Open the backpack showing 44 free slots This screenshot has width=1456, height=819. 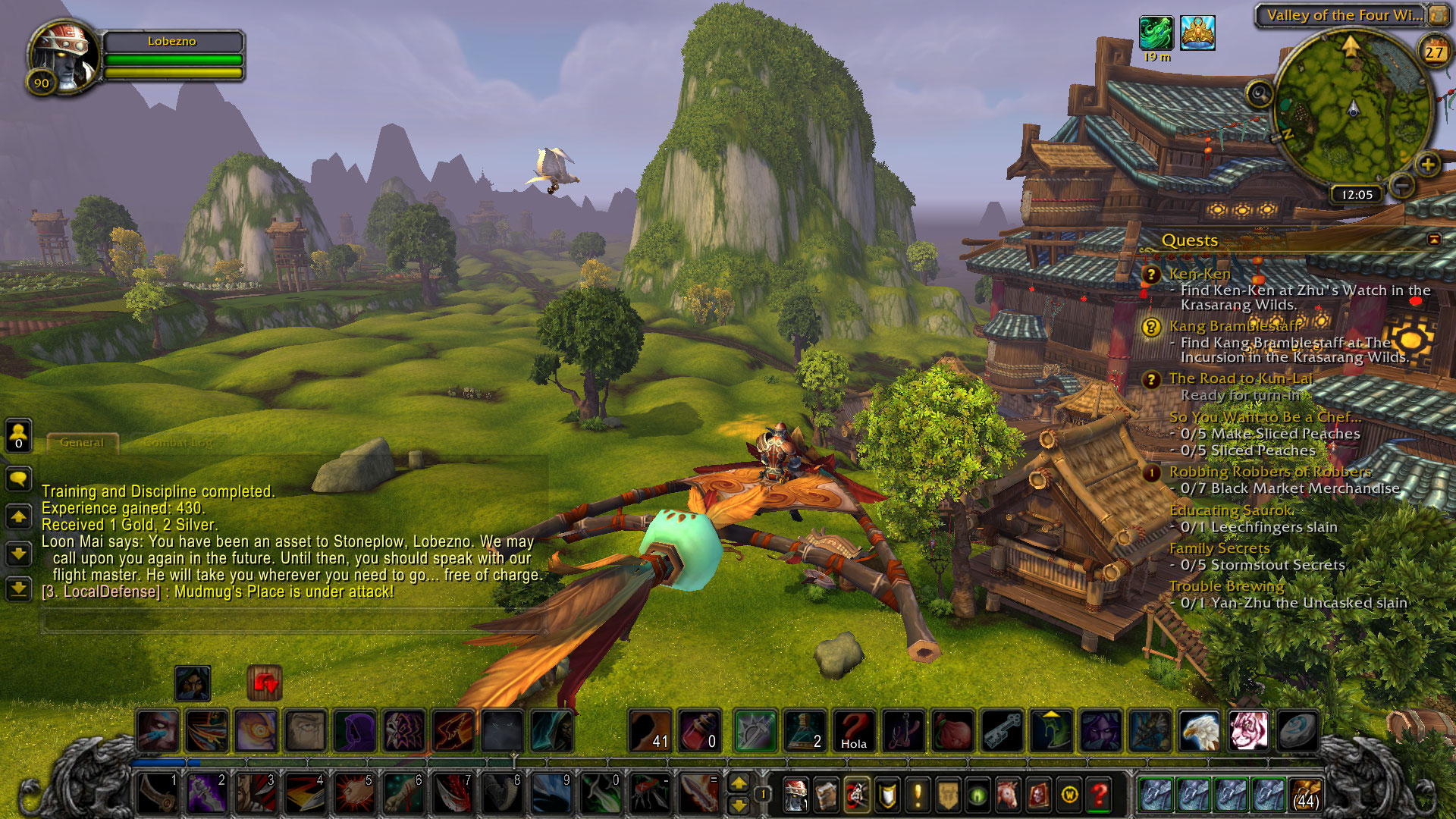[1306, 794]
